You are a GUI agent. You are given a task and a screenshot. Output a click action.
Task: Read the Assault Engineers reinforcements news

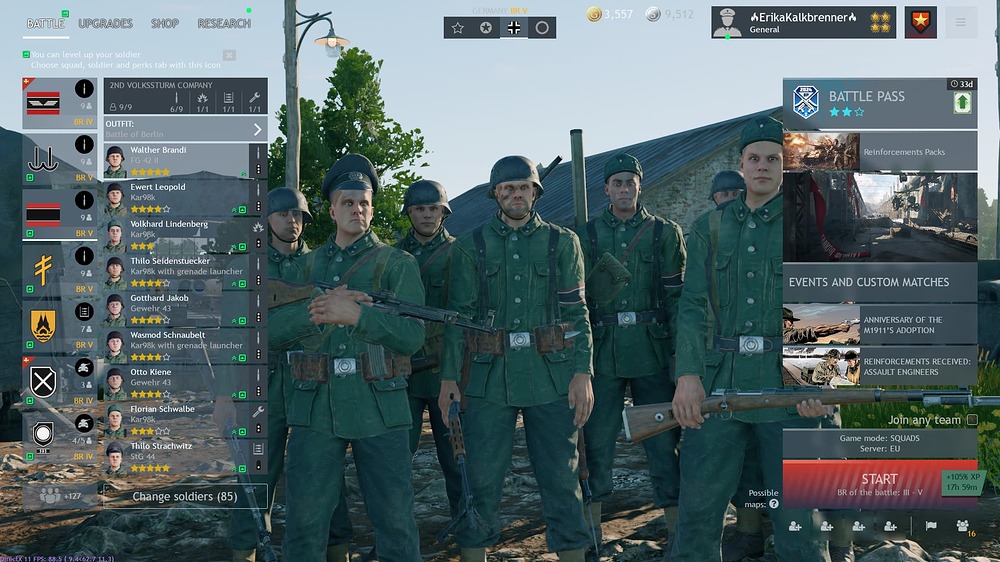880,366
